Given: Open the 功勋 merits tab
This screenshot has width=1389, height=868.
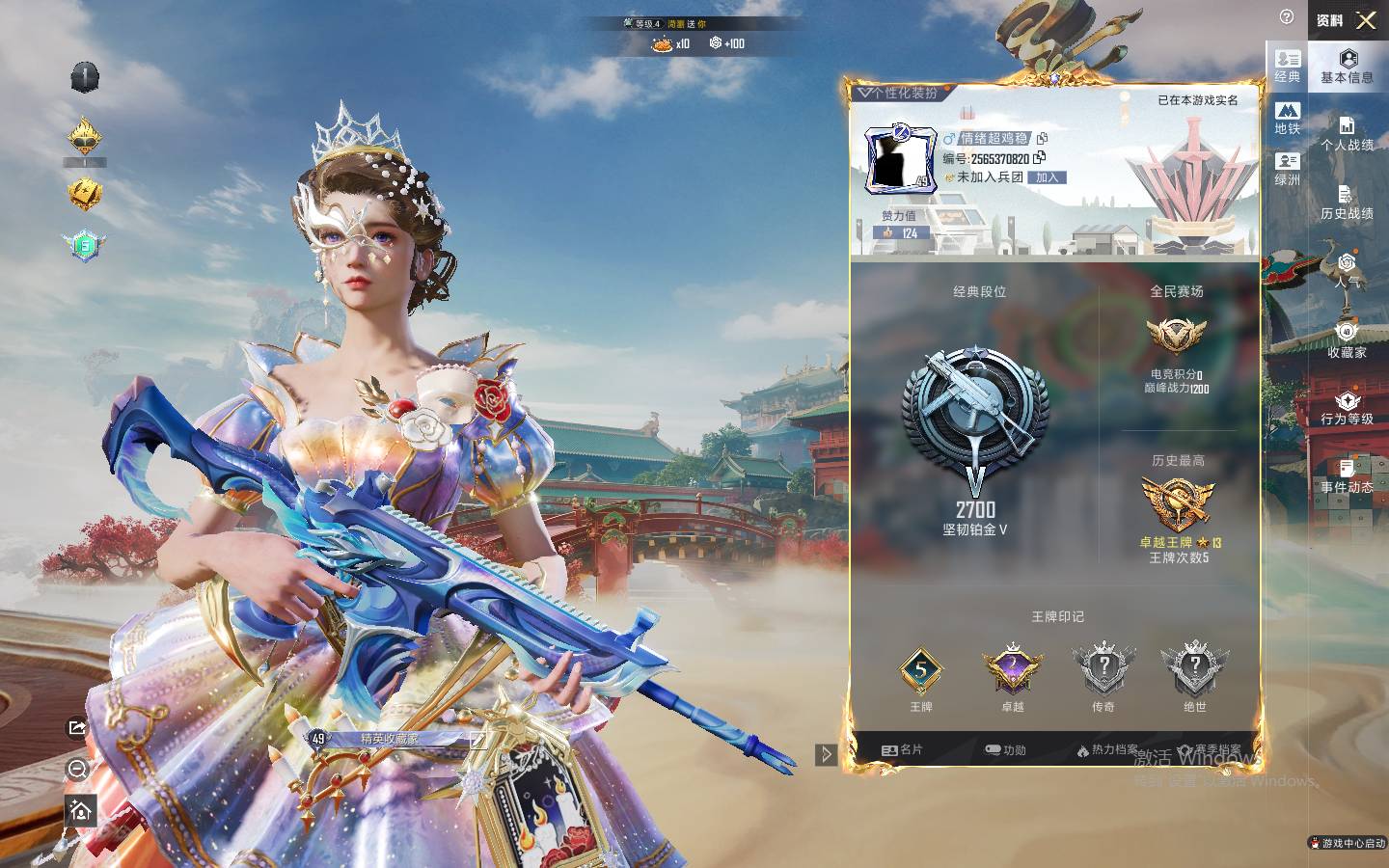Looking at the screenshot, I should pos(1005,749).
